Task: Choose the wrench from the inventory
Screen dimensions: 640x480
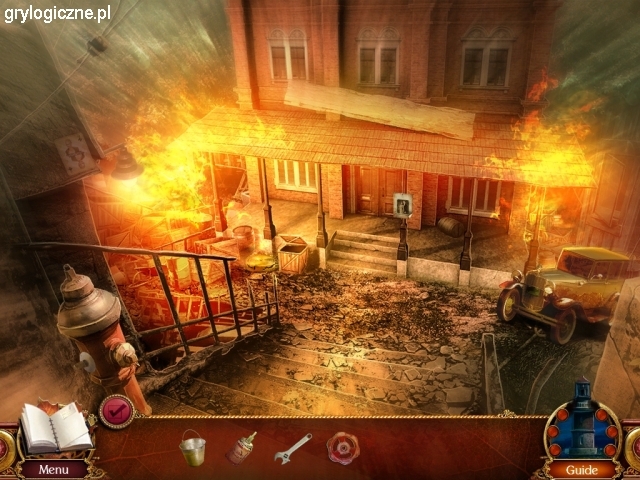Action: pos(293,447)
